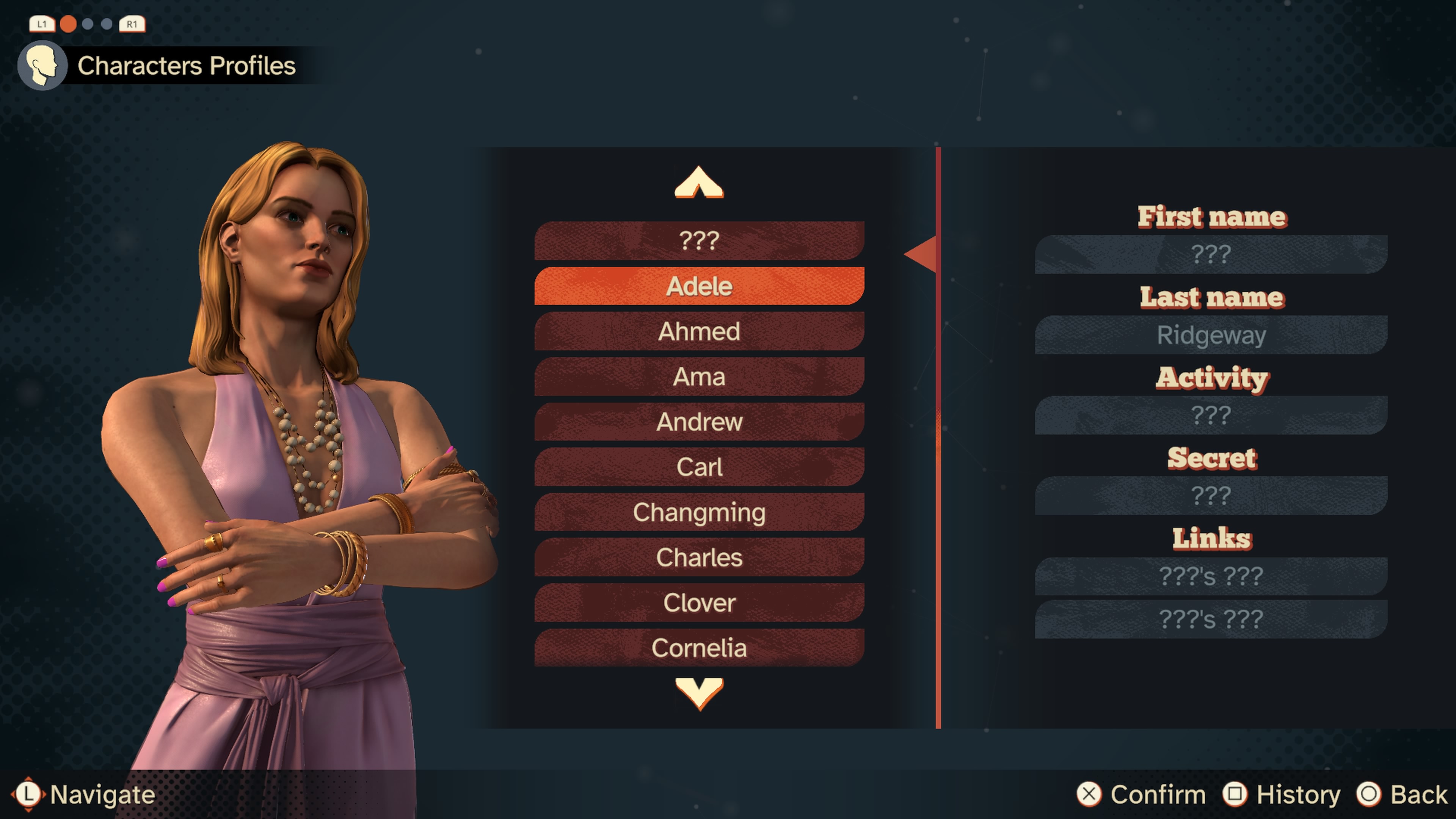1456x819 pixels.
Task: Select the second Links entry
Action: tap(1211, 620)
